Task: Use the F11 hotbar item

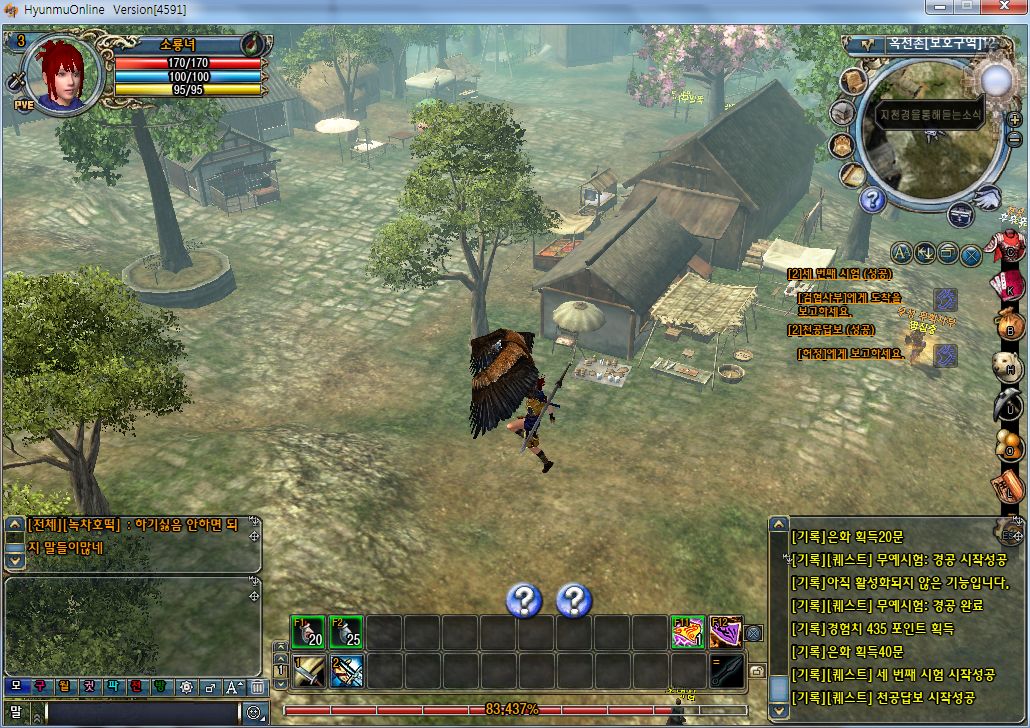Action: 688,632
